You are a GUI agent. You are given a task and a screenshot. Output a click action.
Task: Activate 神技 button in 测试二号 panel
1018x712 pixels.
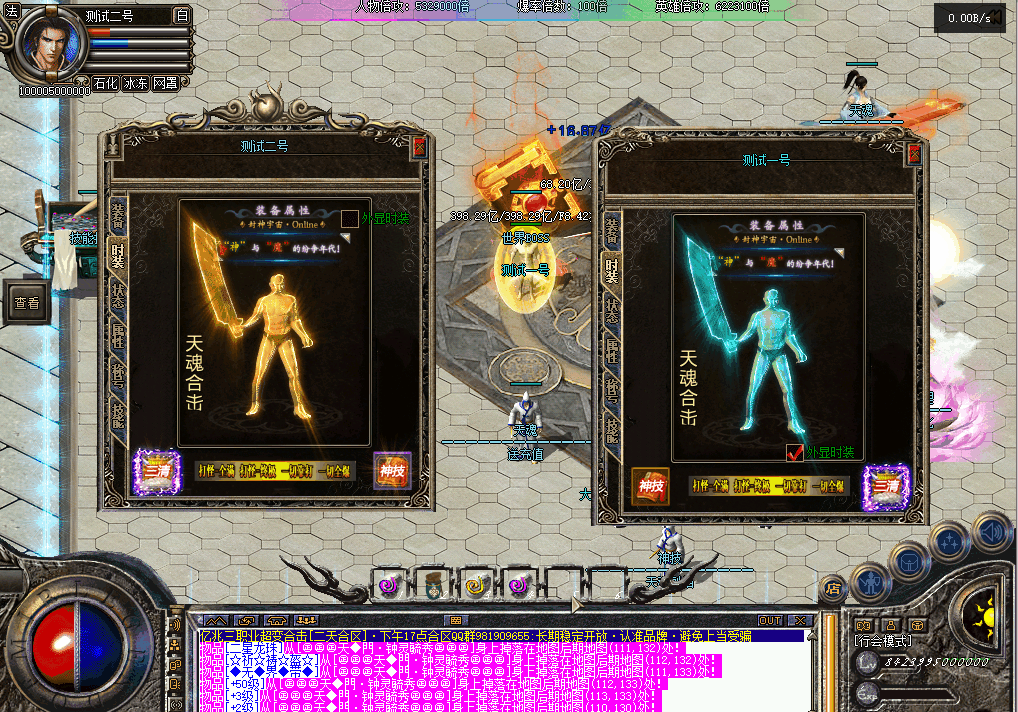point(392,471)
